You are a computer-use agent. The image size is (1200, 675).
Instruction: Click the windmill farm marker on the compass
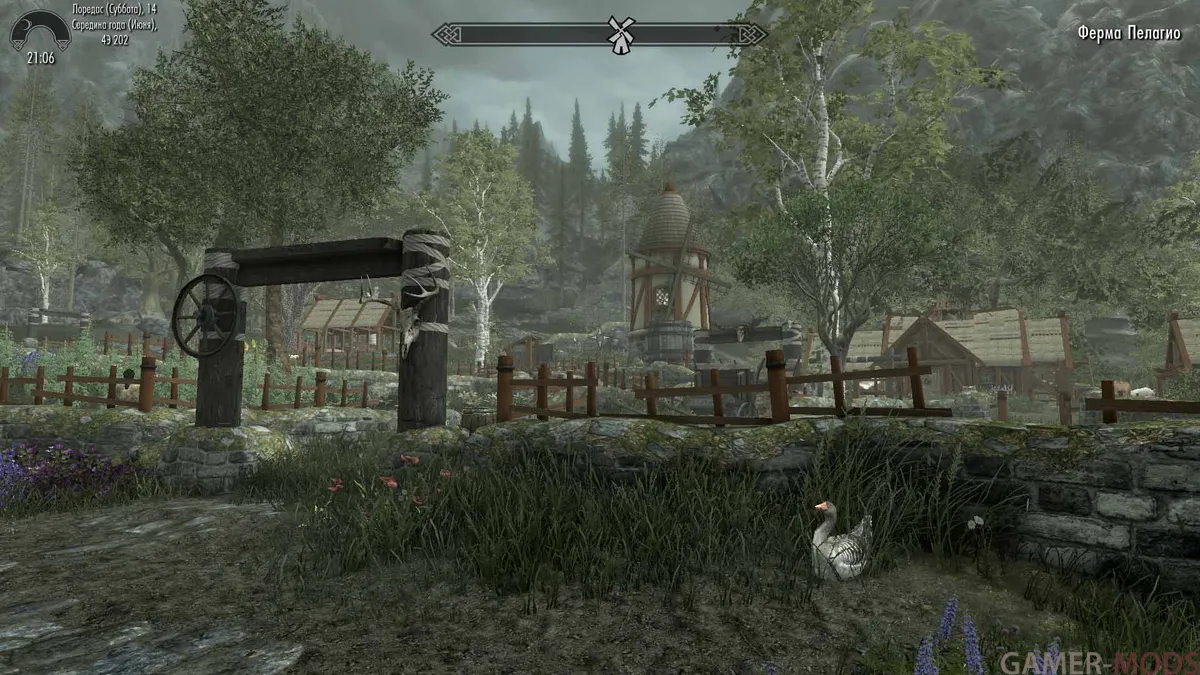(x=620, y=34)
